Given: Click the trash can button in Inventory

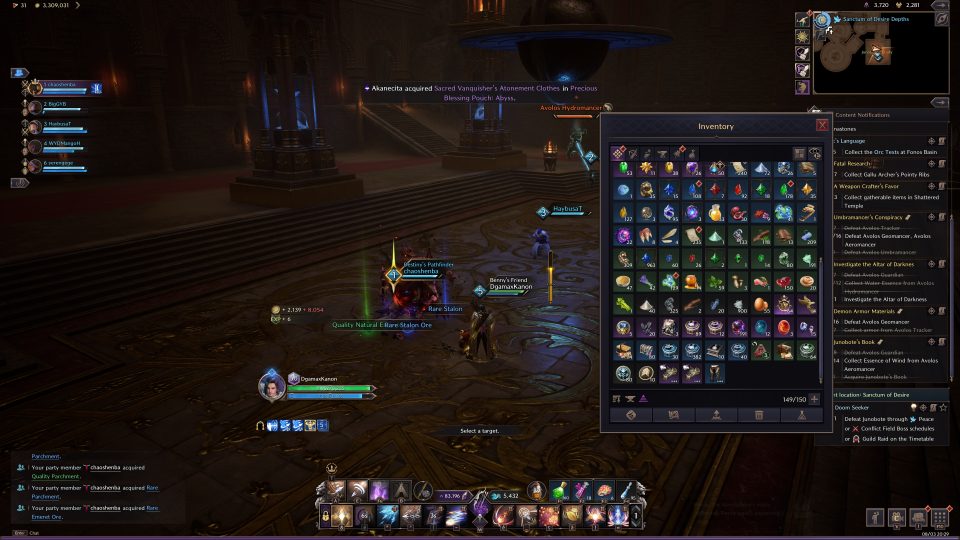Looking at the screenshot, I should pos(759,414).
